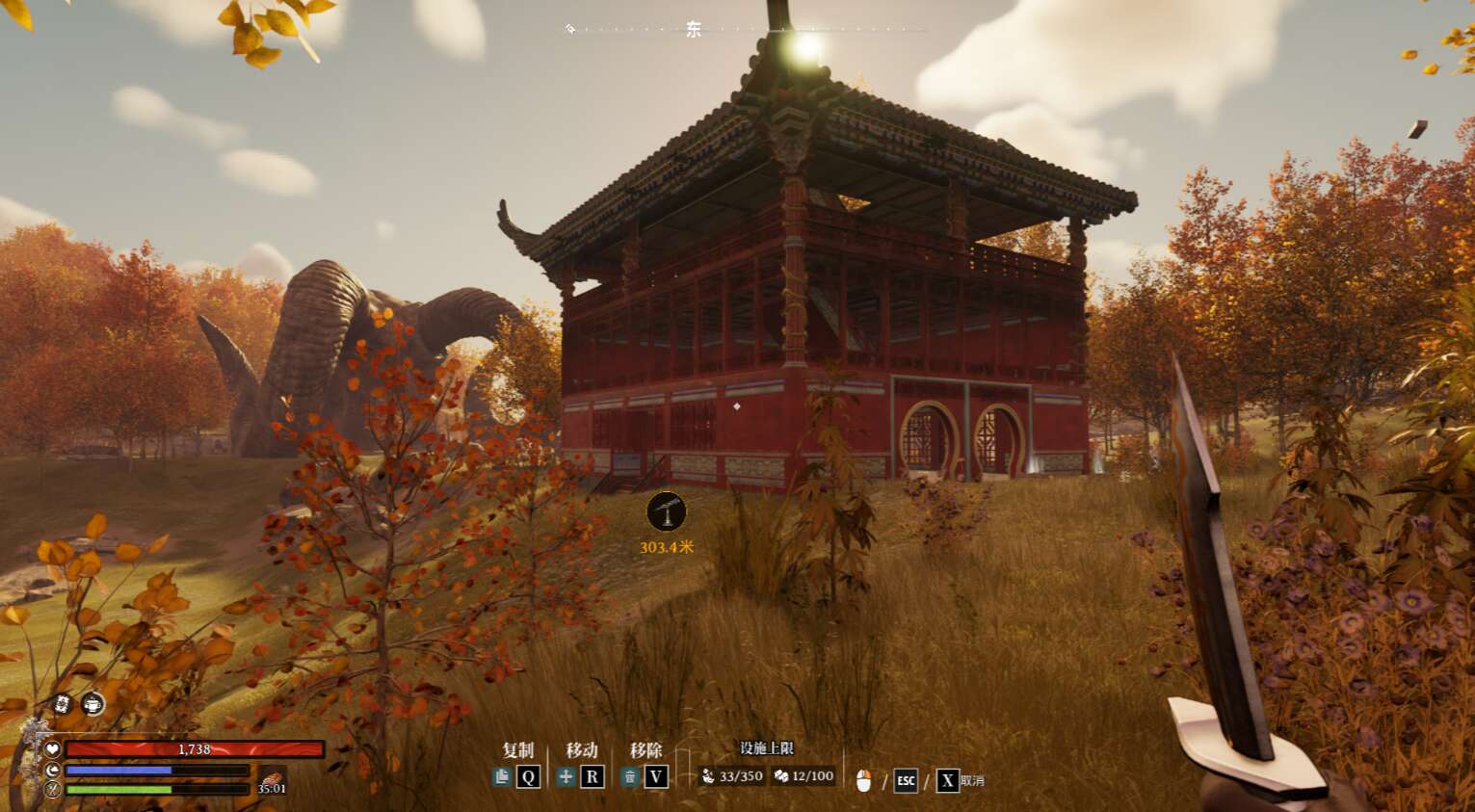Toggle the teapot status effect icon
The width and height of the screenshot is (1475, 812).
coord(92,704)
